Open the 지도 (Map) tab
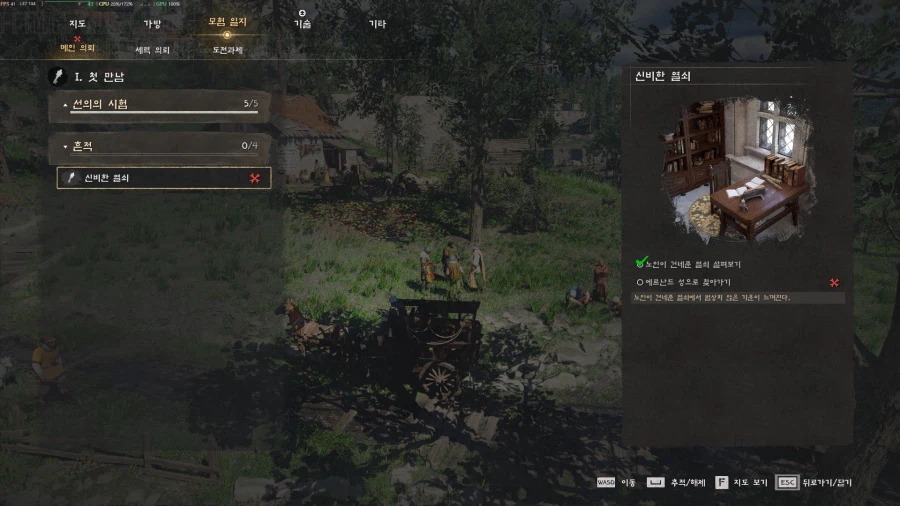 coord(75,23)
